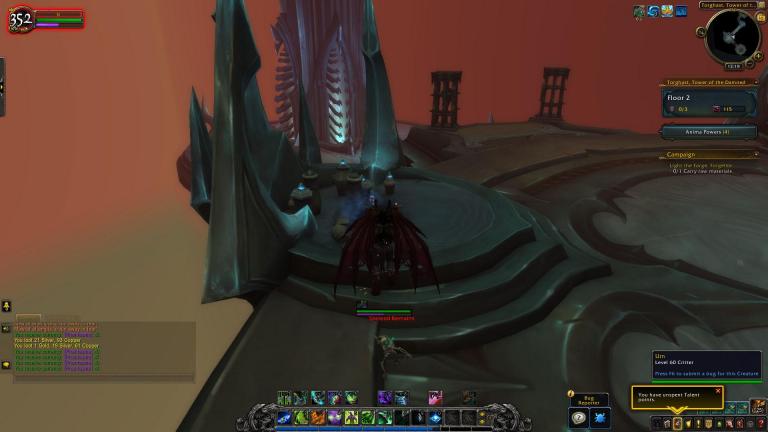
Task: Open the Floor 2 Torghast status panel
Action: click(707, 103)
